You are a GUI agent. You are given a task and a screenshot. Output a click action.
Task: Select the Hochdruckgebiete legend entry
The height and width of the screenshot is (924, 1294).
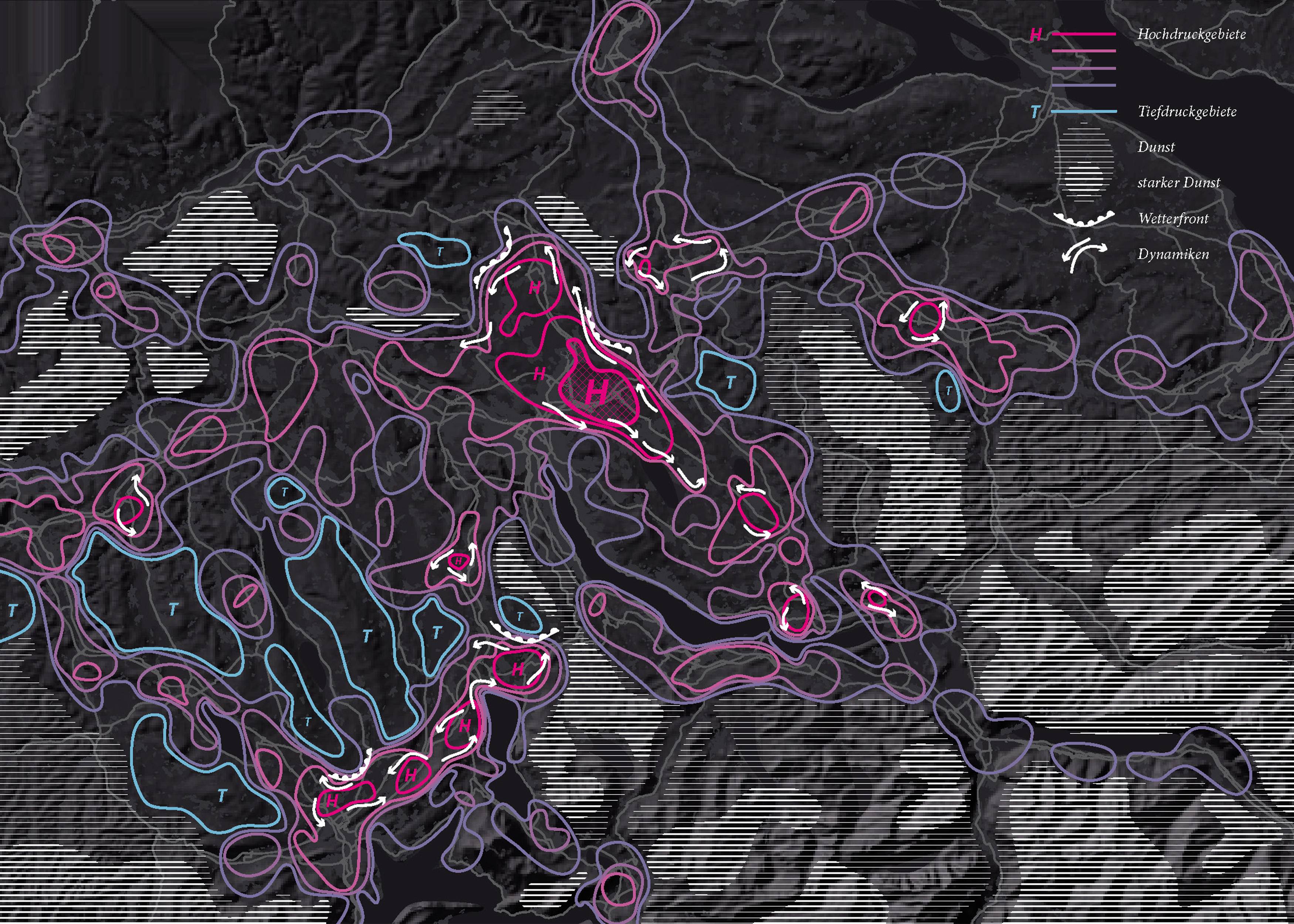pyautogui.click(x=1191, y=35)
